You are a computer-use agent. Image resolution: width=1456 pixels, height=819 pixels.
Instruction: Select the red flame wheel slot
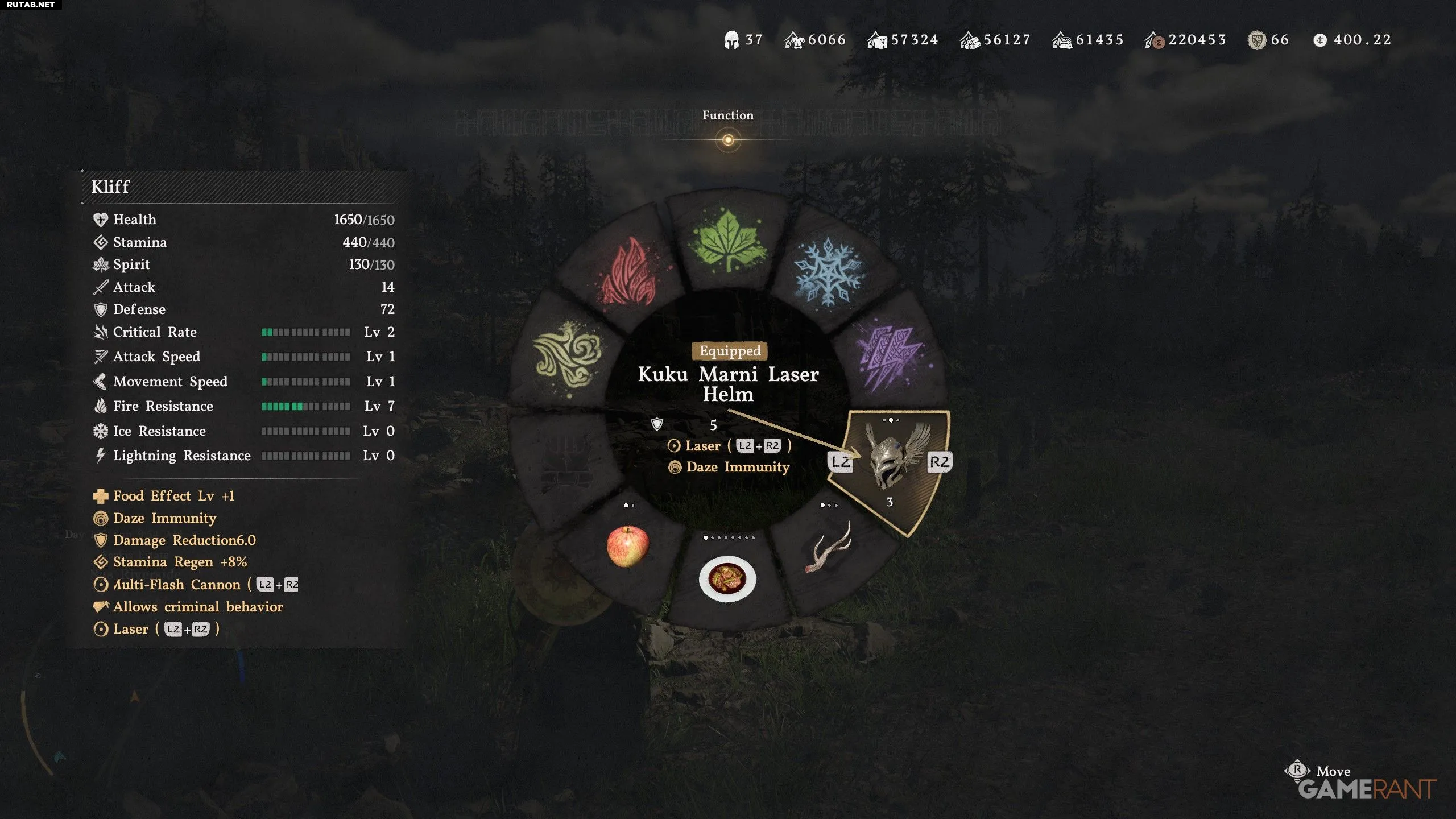pyautogui.click(x=629, y=272)
